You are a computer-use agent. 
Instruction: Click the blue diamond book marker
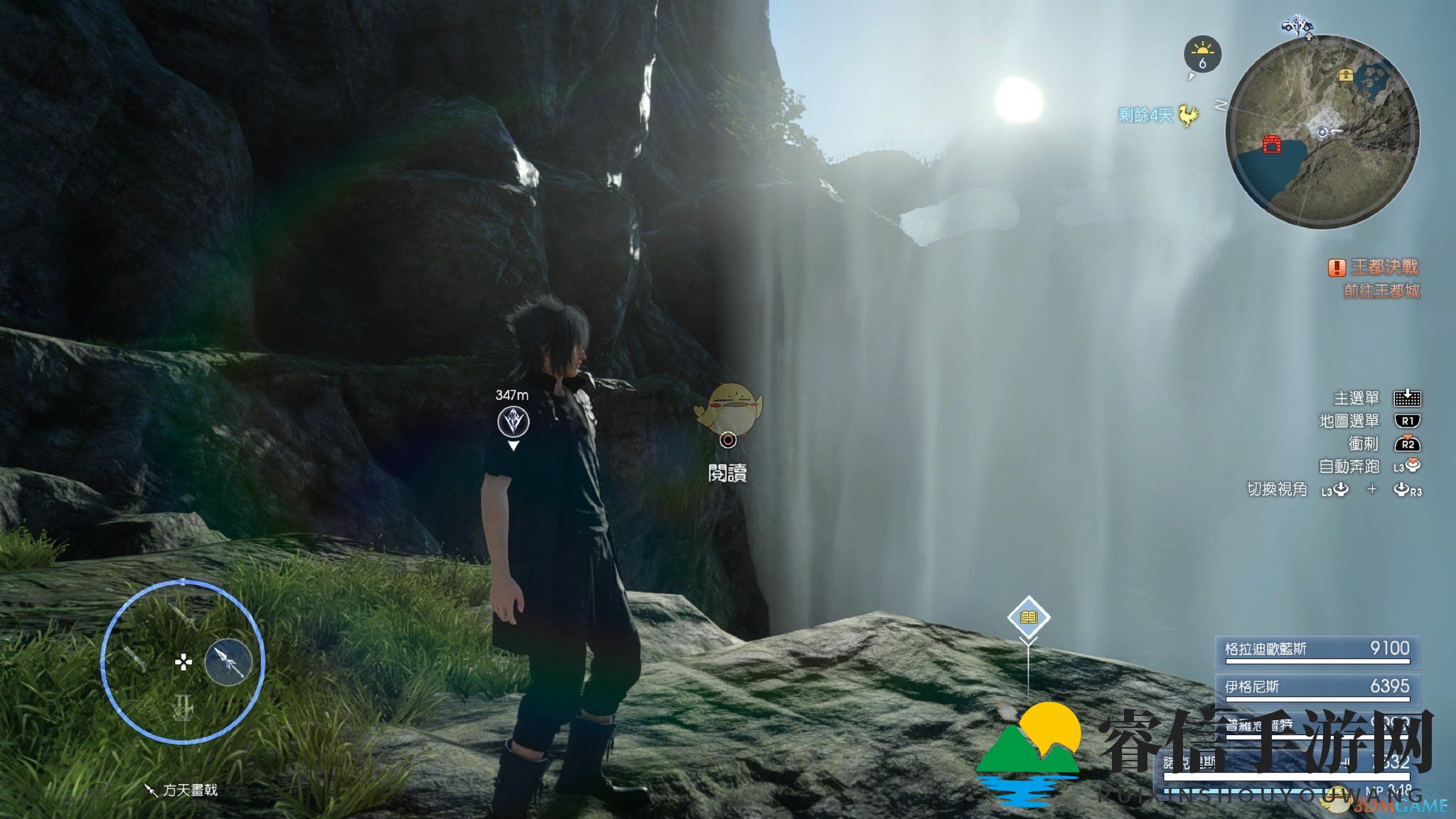pyautogui.click(x=1029, y=616)
